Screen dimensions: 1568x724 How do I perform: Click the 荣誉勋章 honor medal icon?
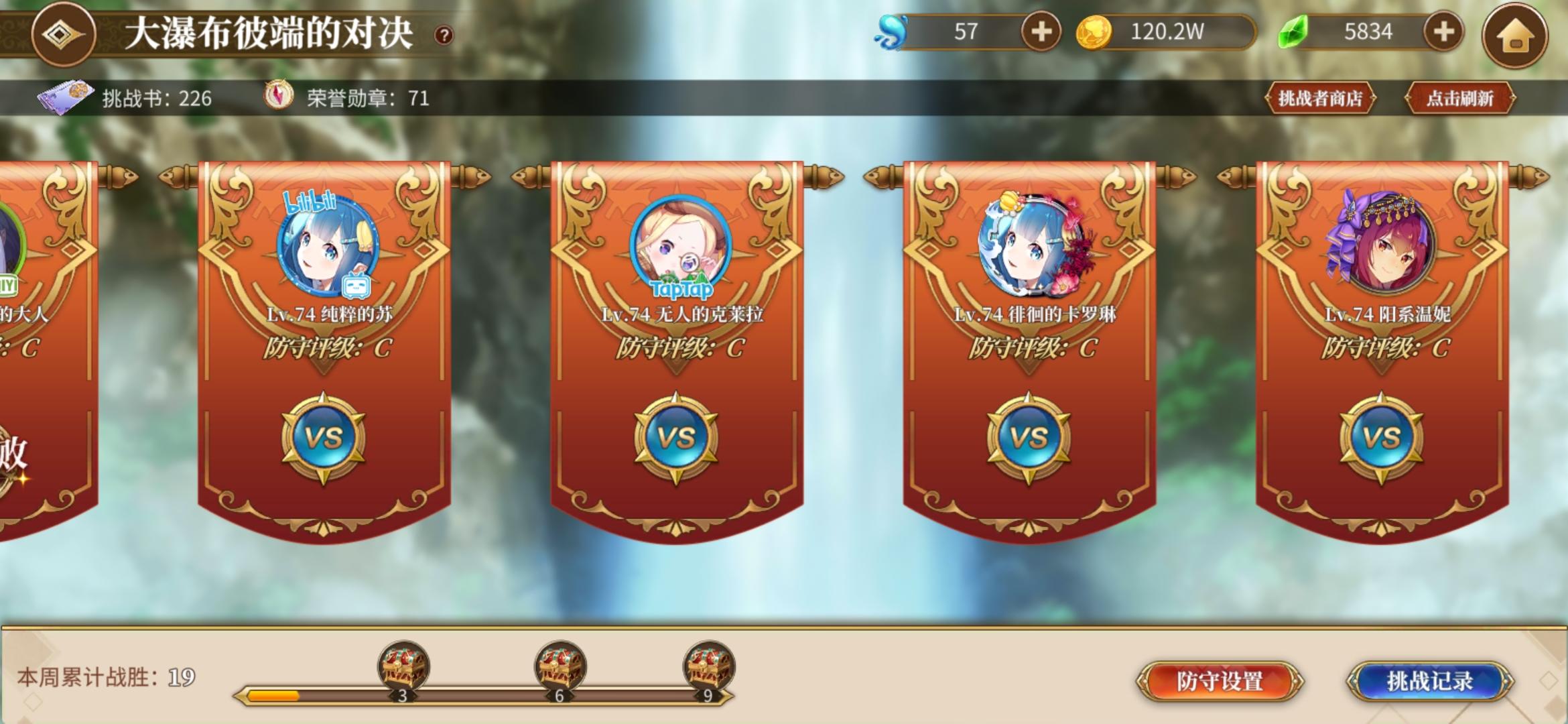pyautogui.click(x=281, y=96)
